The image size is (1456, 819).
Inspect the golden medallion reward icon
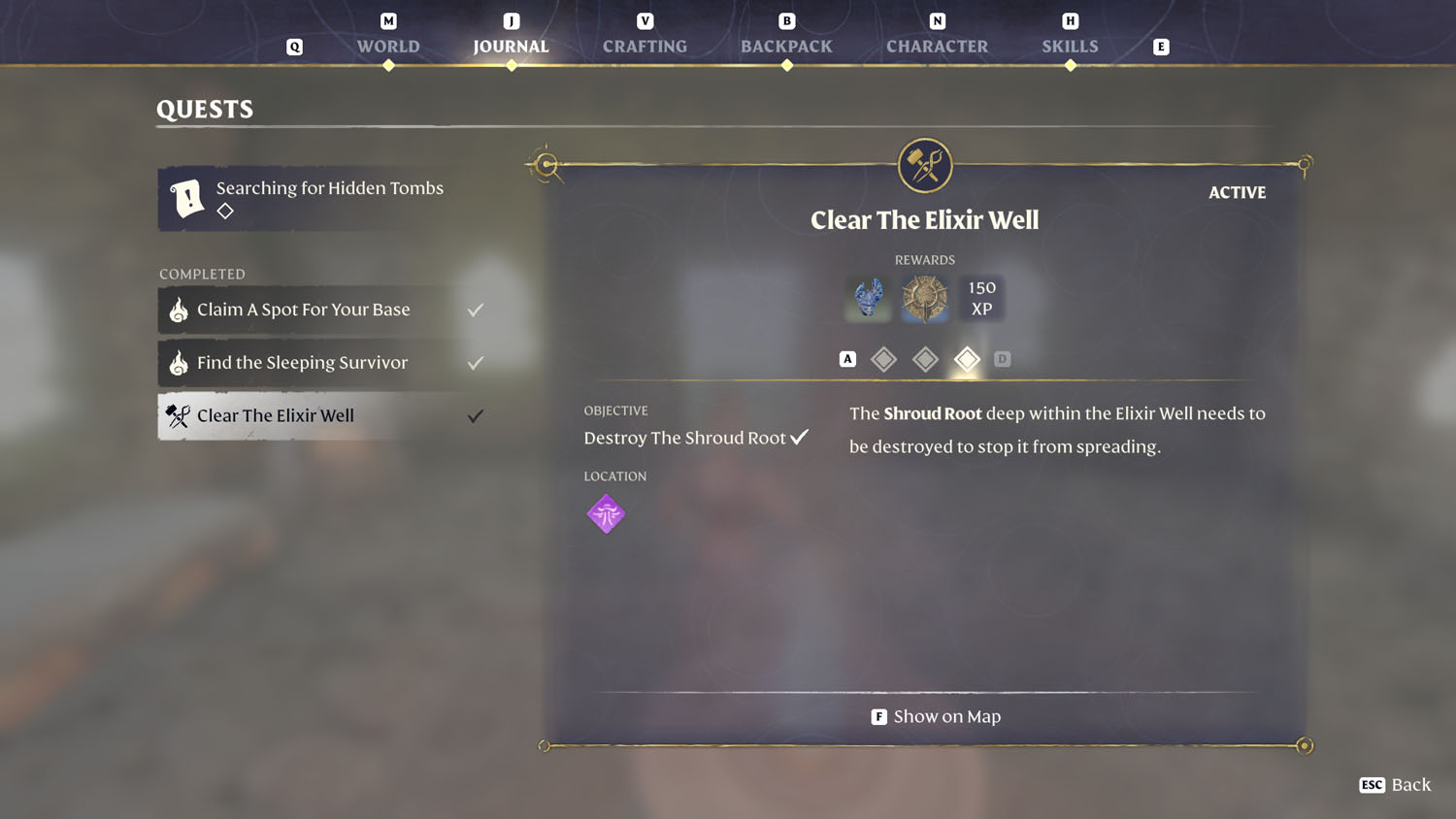pos(924,298)
